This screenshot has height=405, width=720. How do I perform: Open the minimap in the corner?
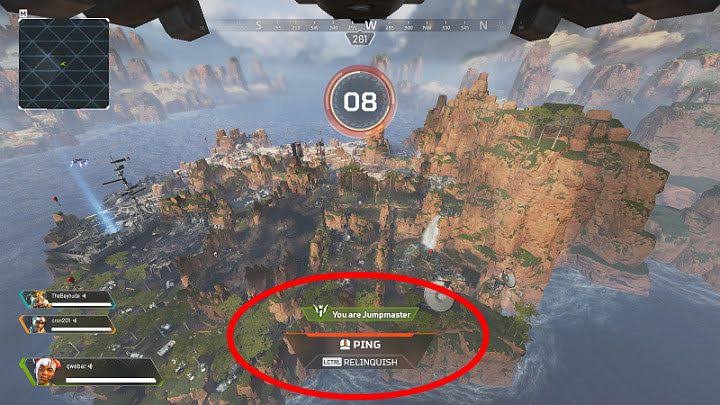click(x=63, y=50)
